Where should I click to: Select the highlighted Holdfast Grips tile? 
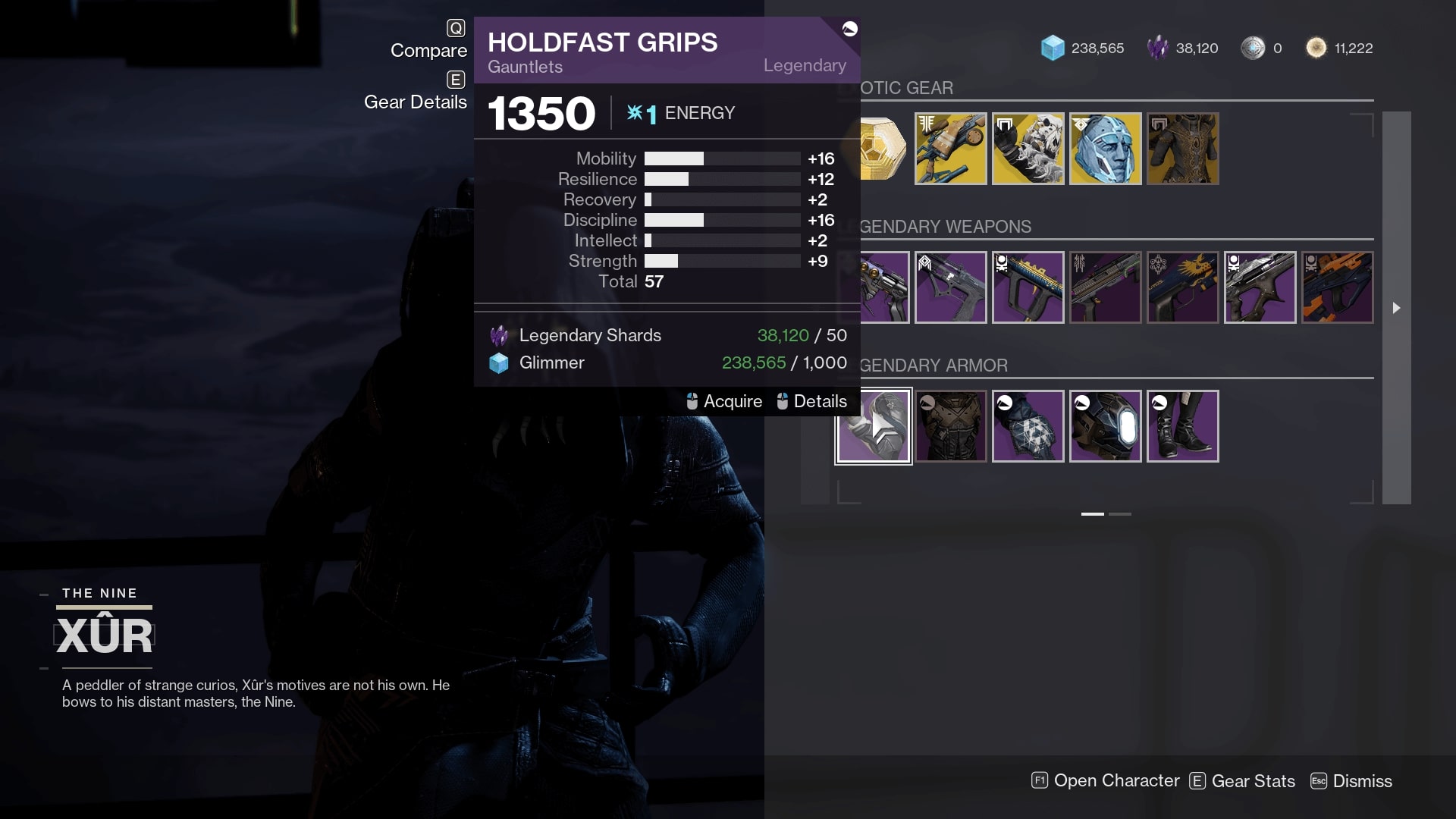(874, 426)
